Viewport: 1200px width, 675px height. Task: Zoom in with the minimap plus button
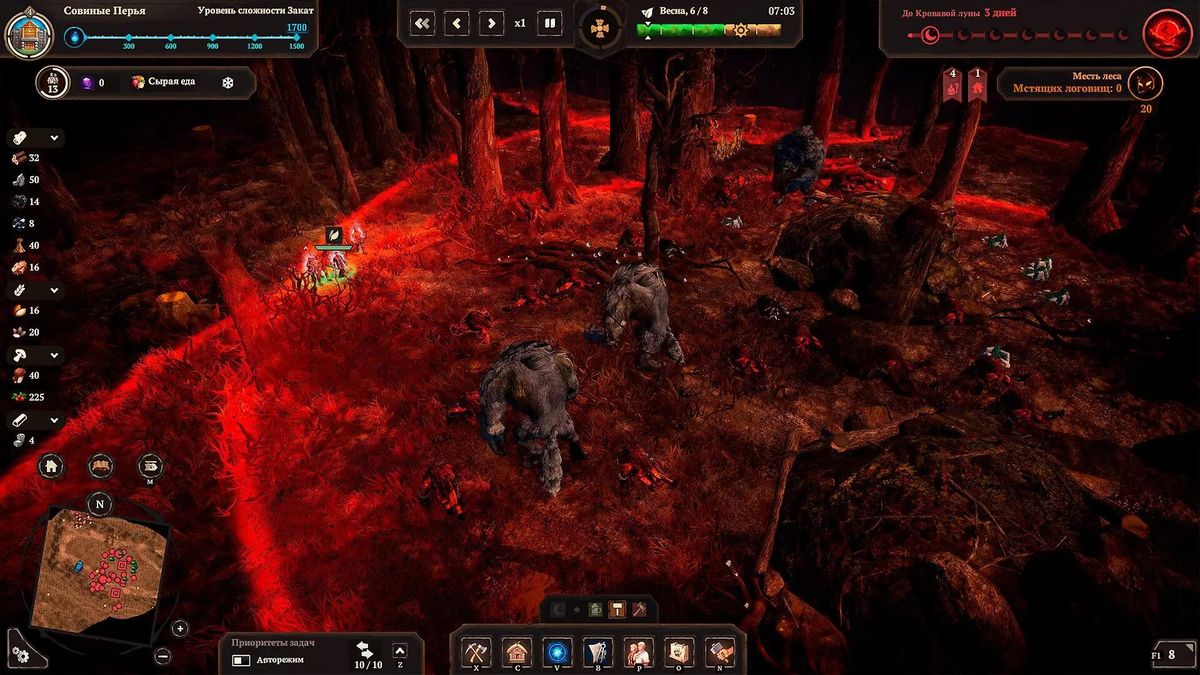[x=180, y=628]
